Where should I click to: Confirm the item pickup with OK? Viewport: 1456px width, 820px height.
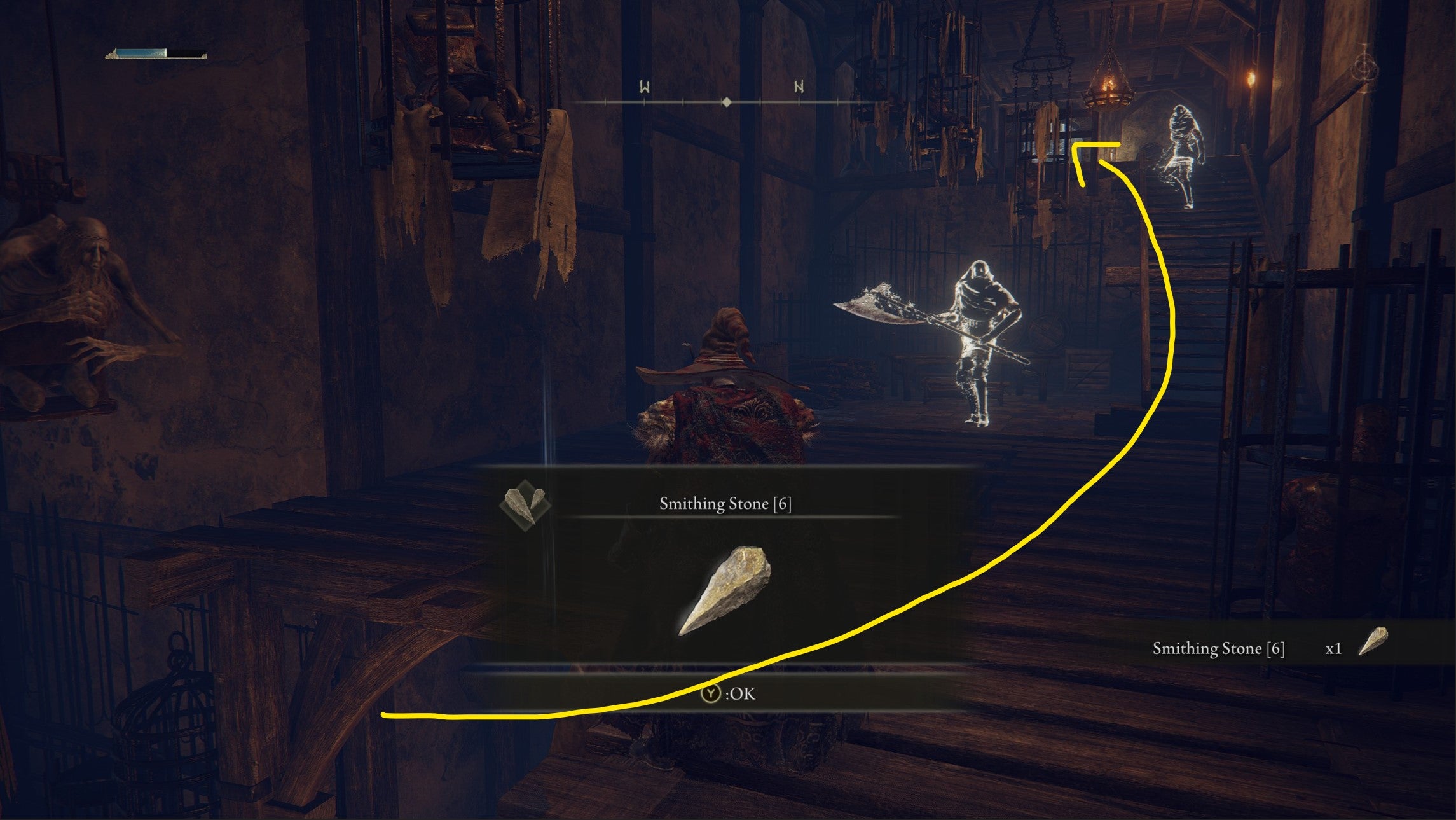pos(728,693)
